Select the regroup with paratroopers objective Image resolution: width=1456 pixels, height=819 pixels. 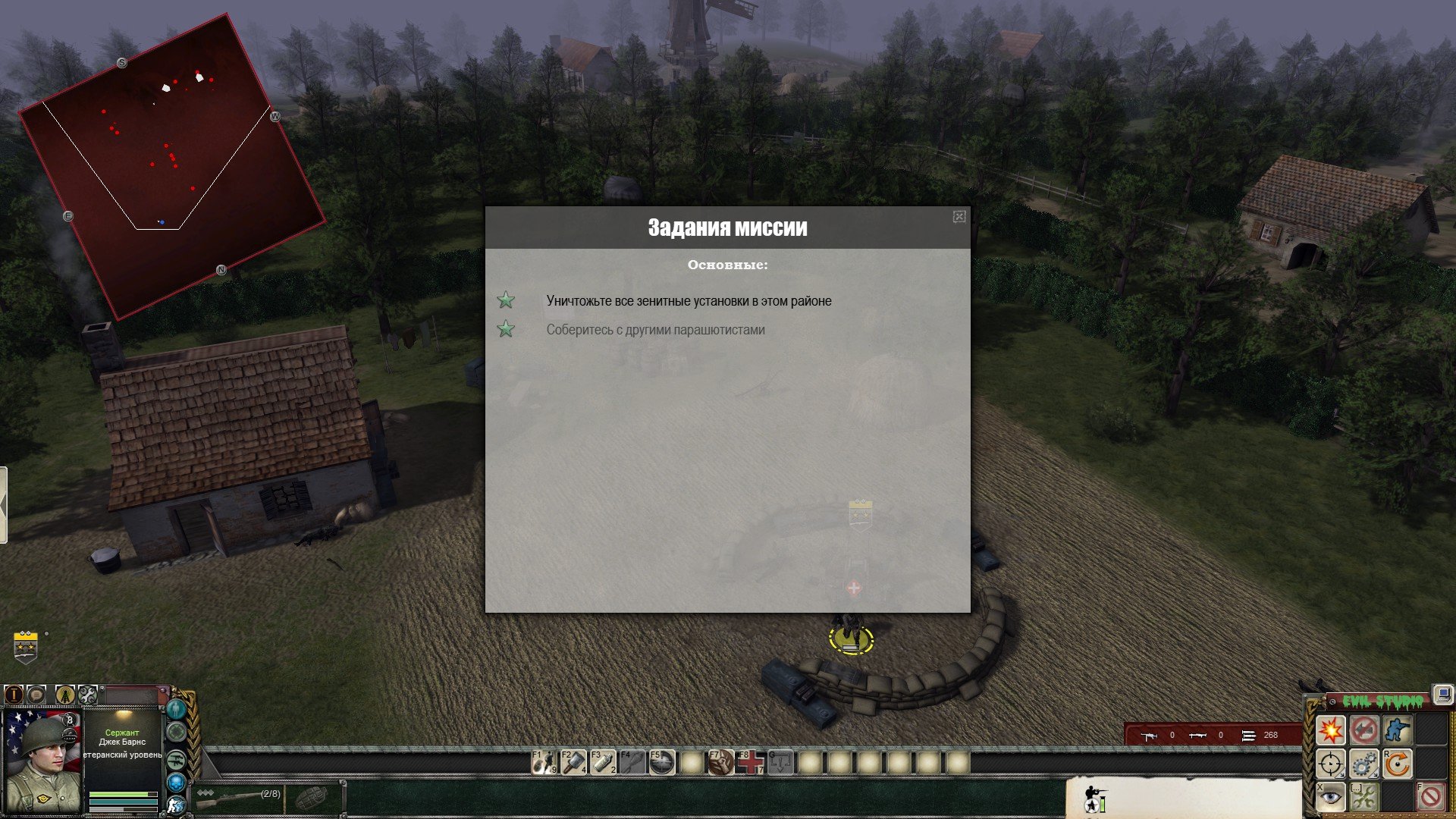pyautogui.click(x=655, y=330)
